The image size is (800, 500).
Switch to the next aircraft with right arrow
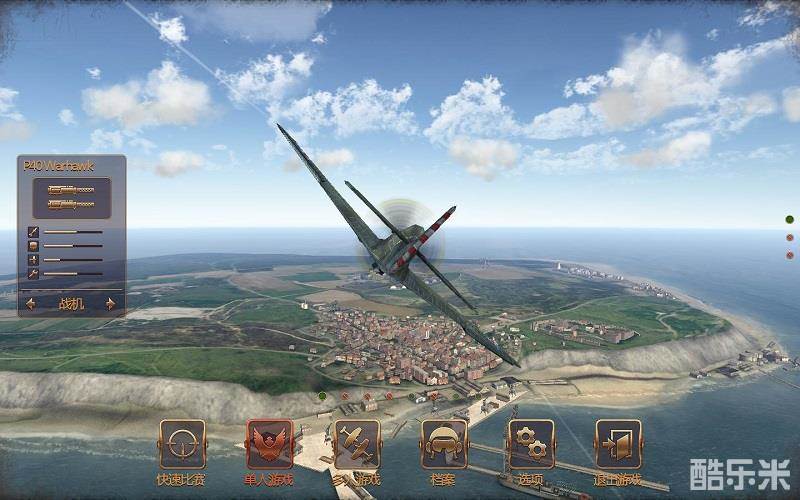coord(110,304)
